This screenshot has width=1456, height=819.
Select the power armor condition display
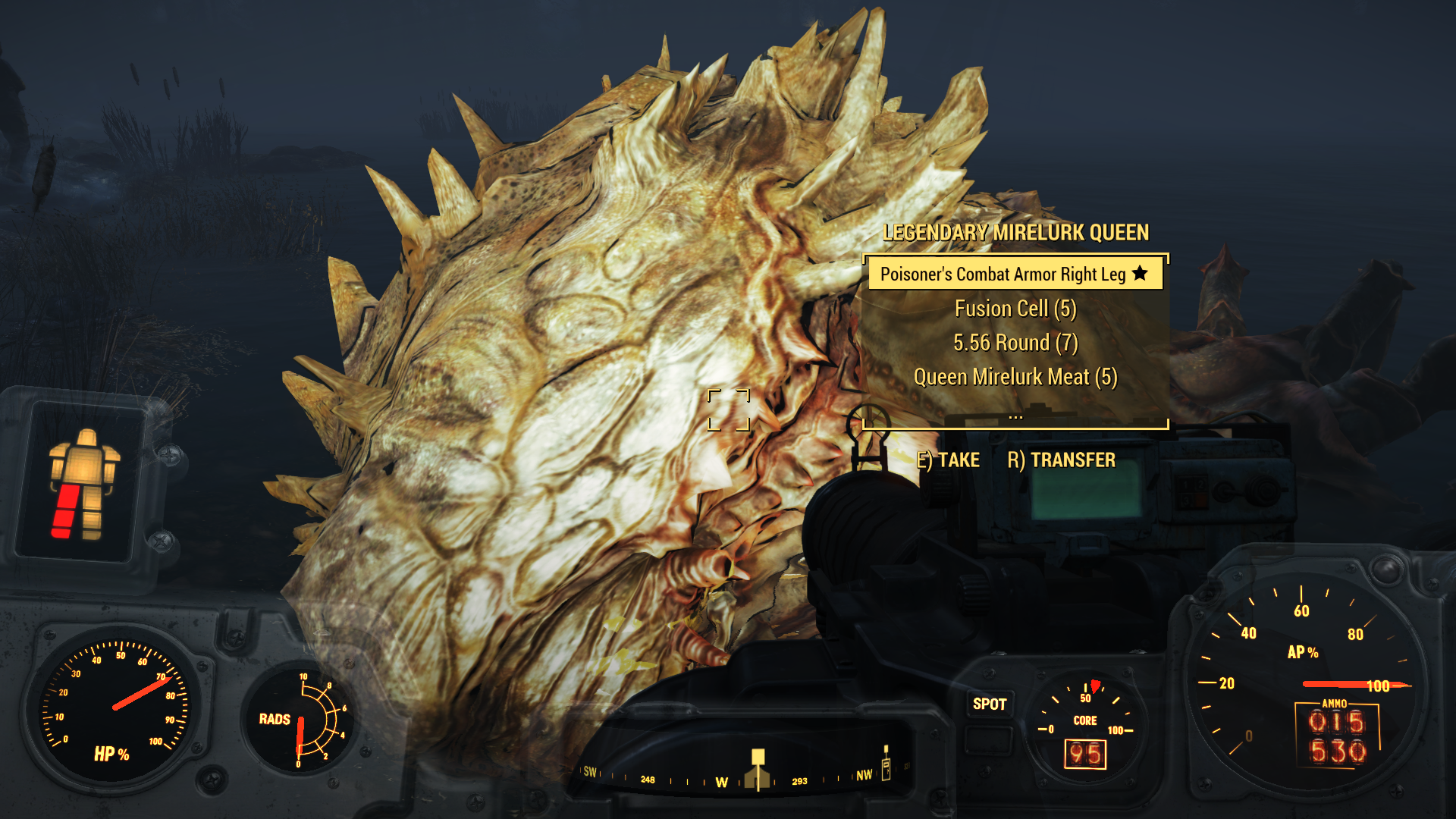click(x=82, y=483)
